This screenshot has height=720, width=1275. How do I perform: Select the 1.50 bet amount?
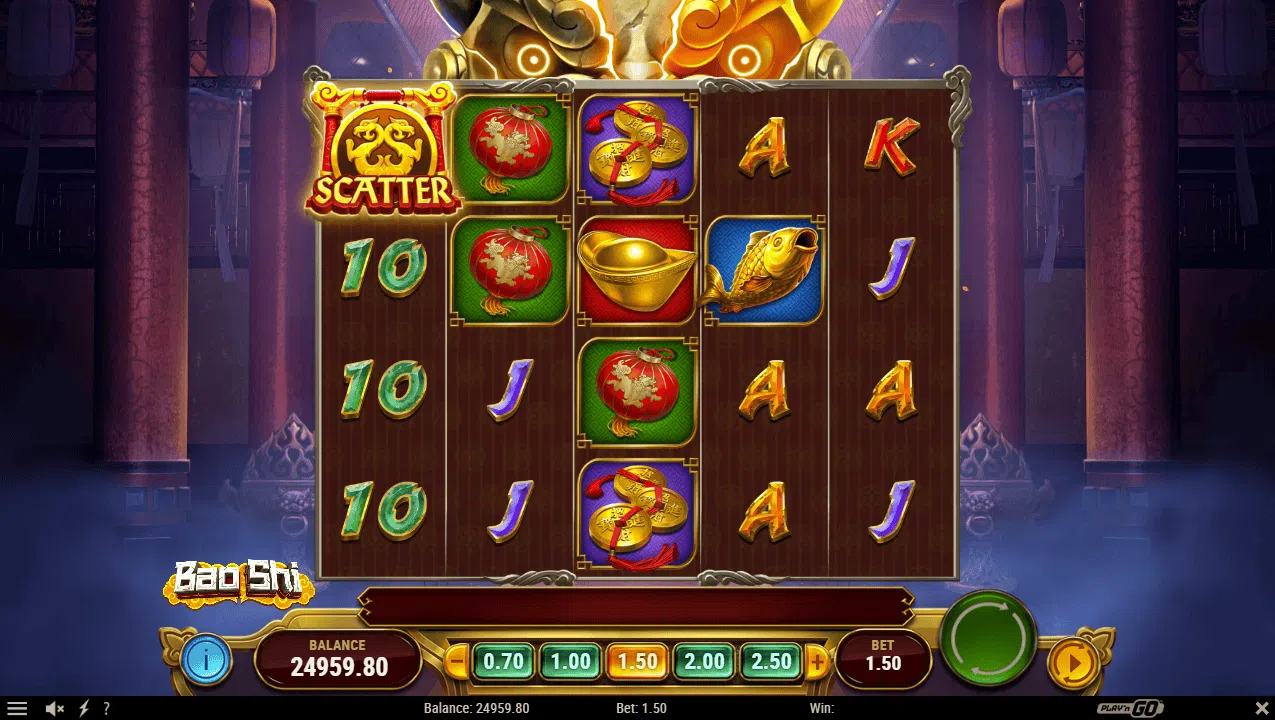pos(637,661)
